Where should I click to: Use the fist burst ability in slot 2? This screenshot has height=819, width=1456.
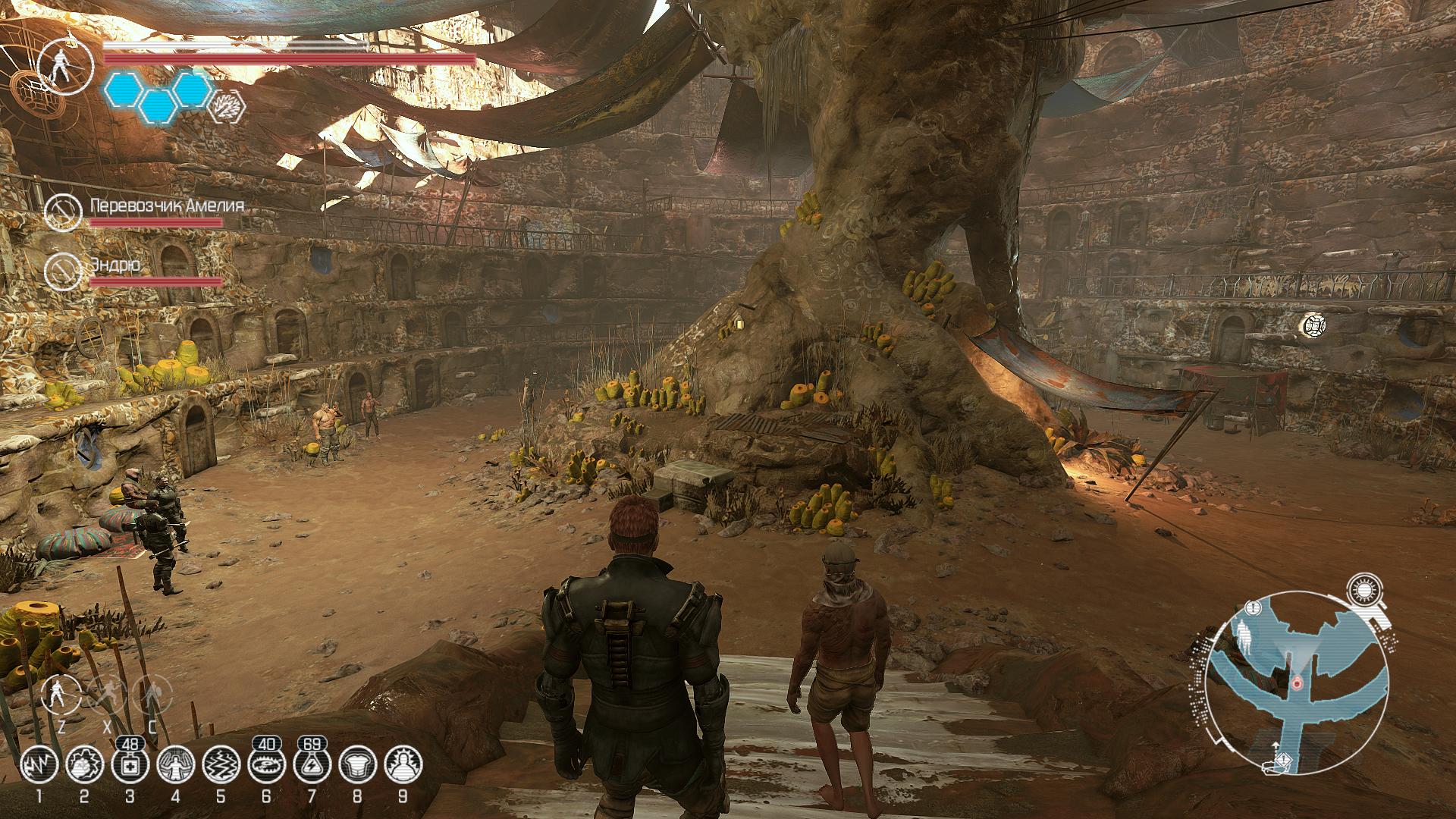coord(84,764)
